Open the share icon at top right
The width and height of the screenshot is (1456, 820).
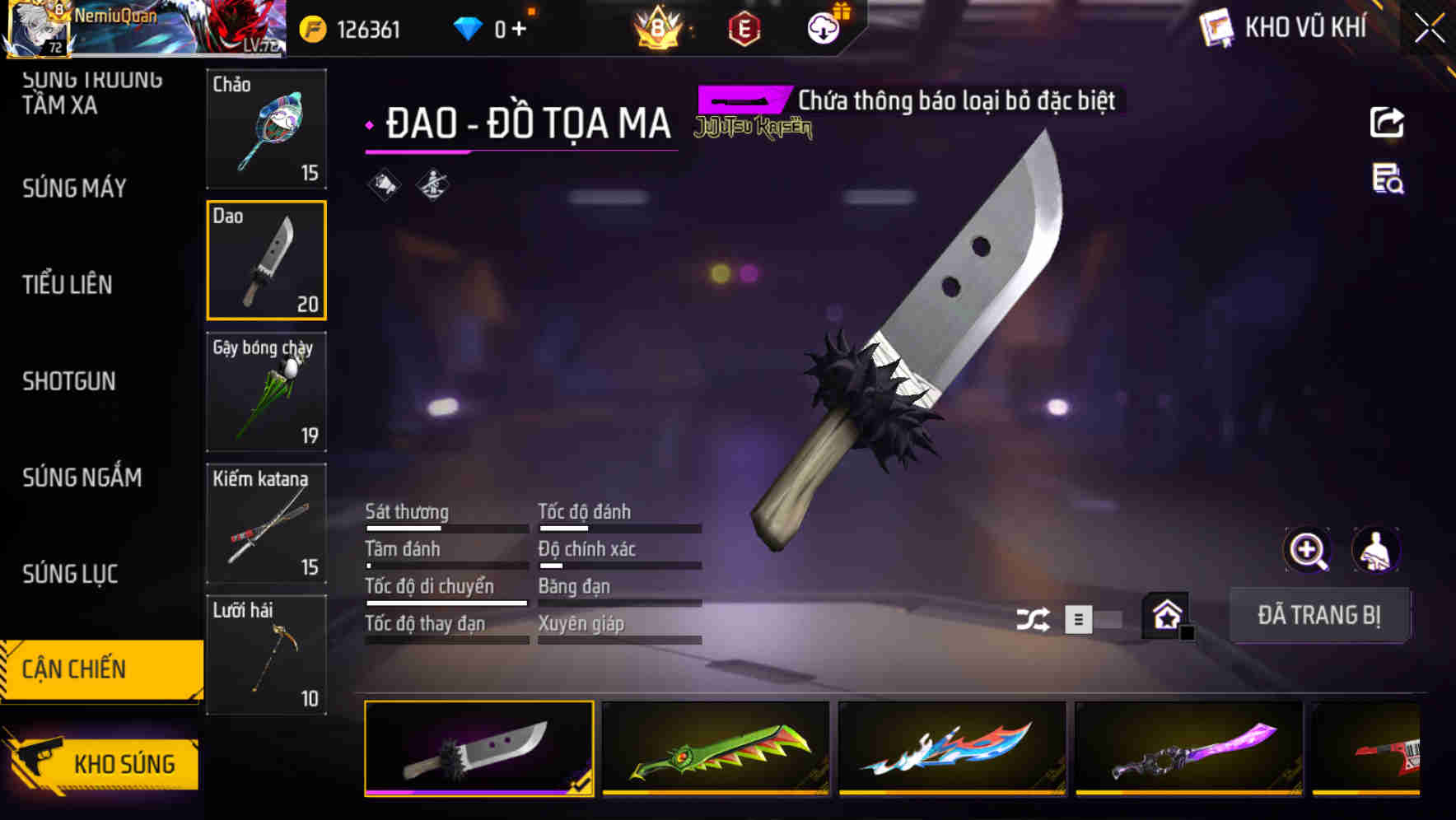click(1388, 122)
